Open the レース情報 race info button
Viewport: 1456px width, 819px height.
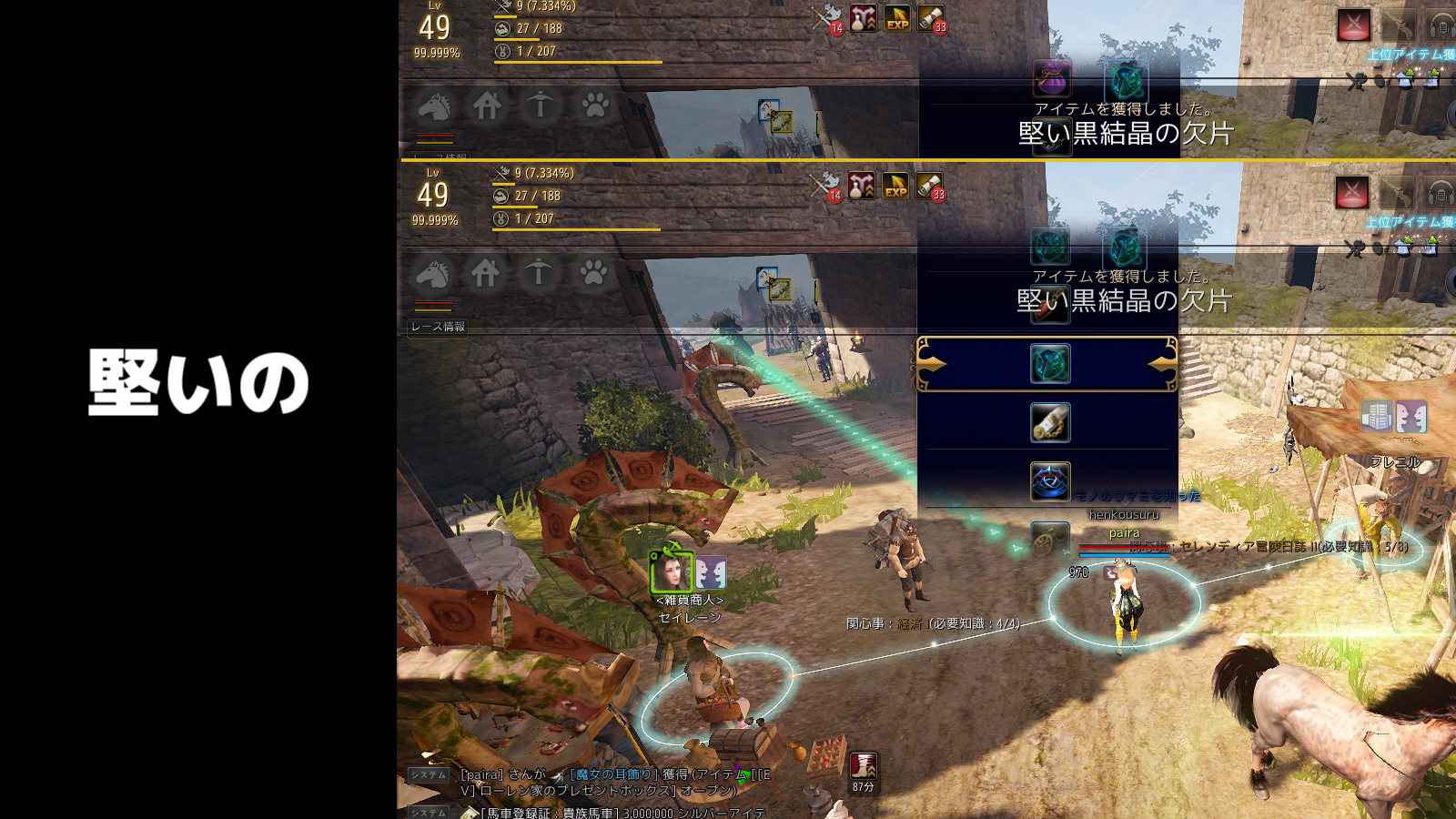point(438,327)
